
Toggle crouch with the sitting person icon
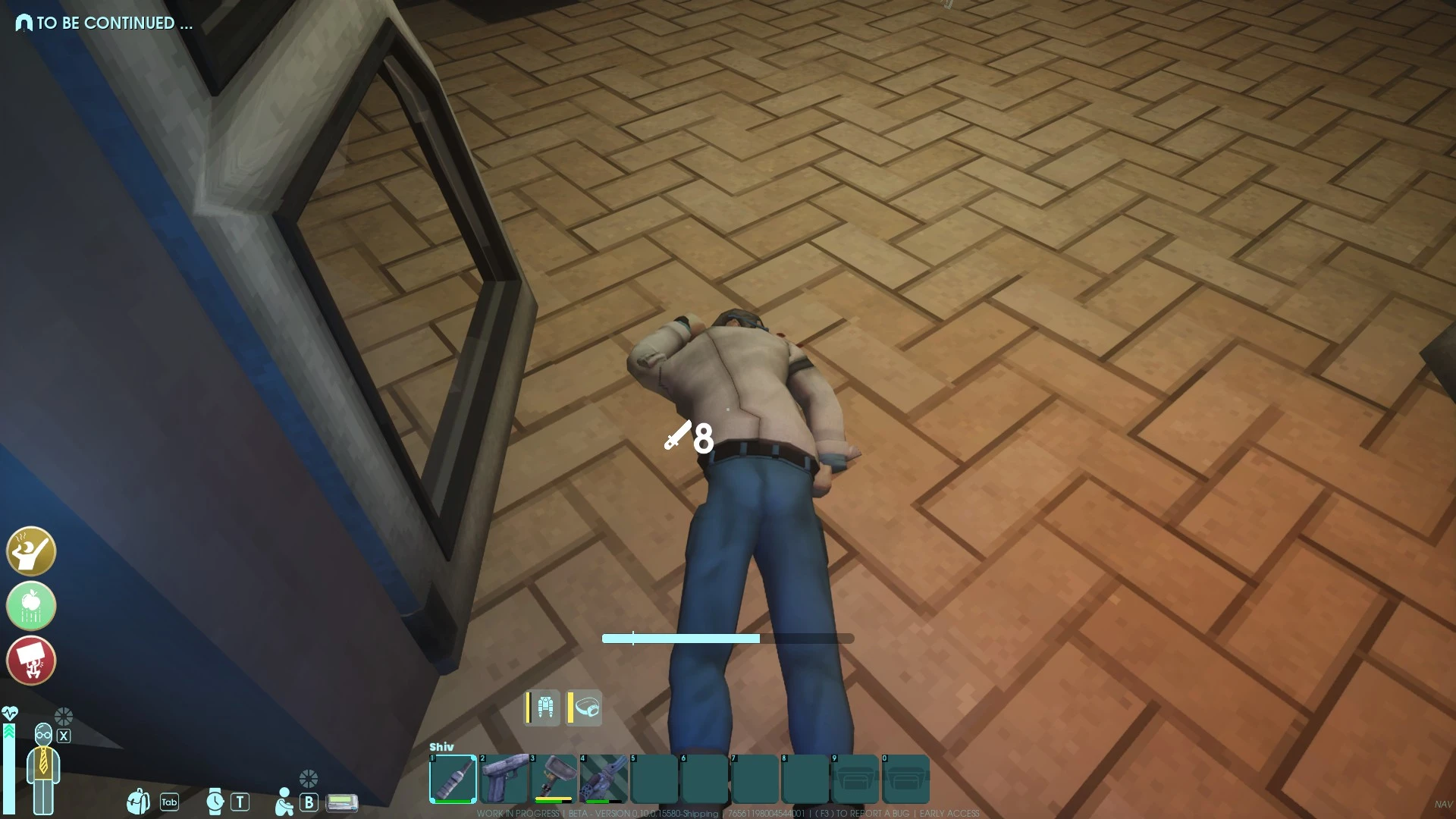(284, 801)
